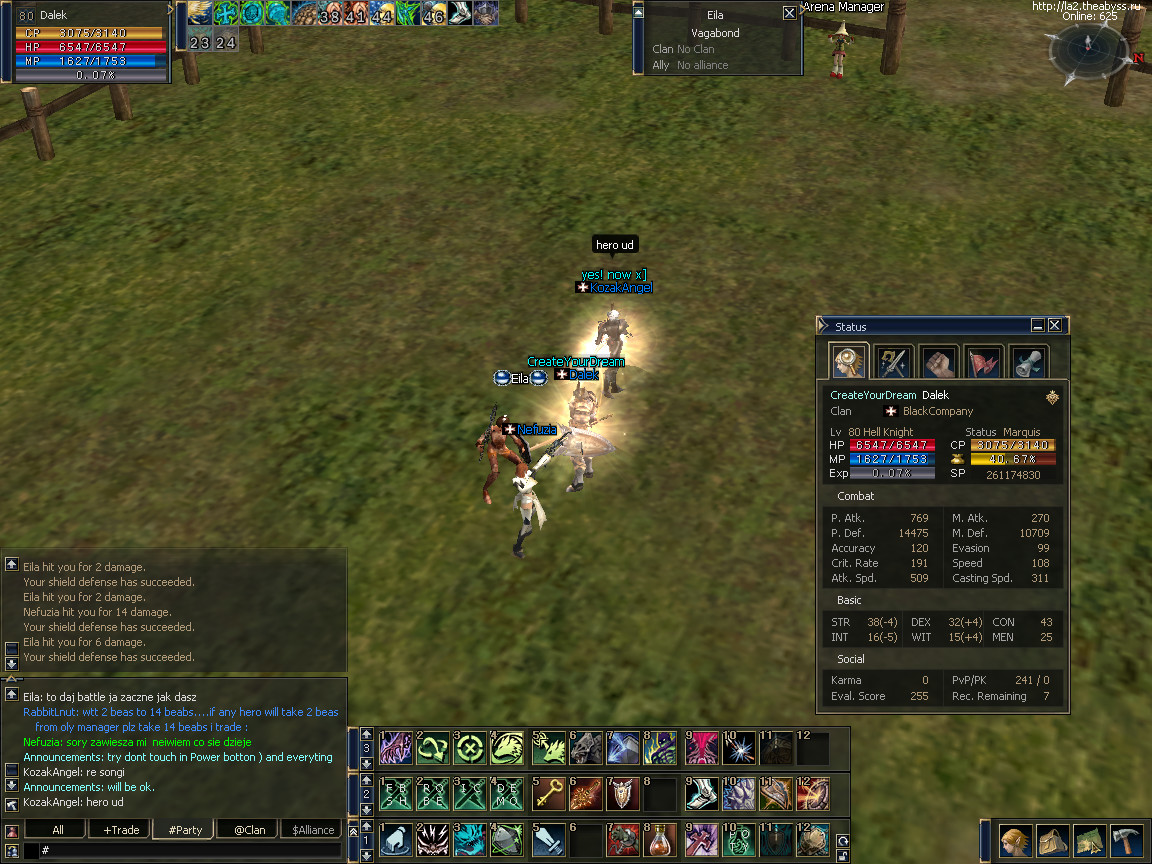Select the fist icon tab
Image resolution: width=1152 pixels, height=864 pixels.
point(938,361)
